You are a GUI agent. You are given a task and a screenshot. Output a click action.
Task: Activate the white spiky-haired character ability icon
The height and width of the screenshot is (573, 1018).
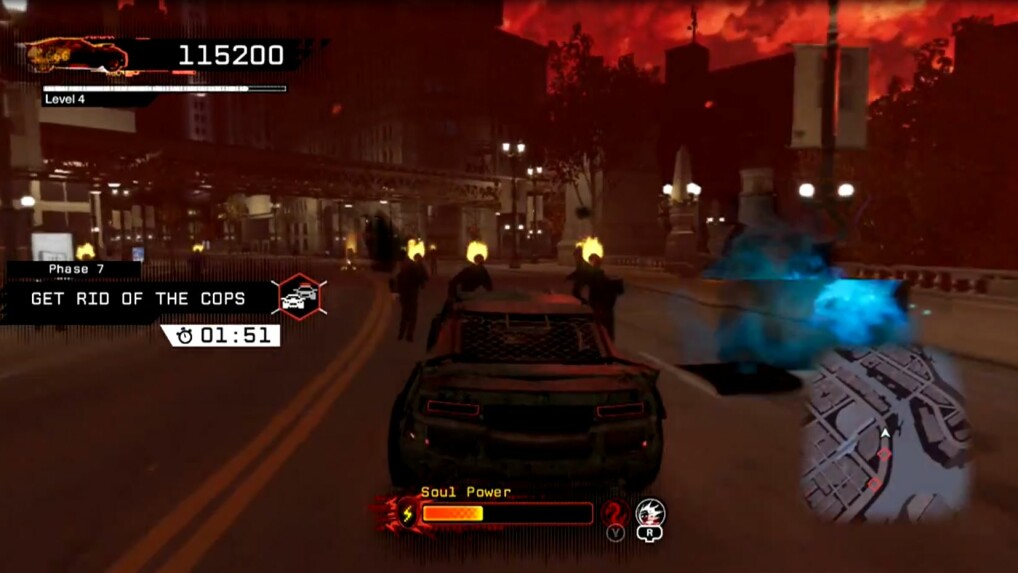point(651,513)
